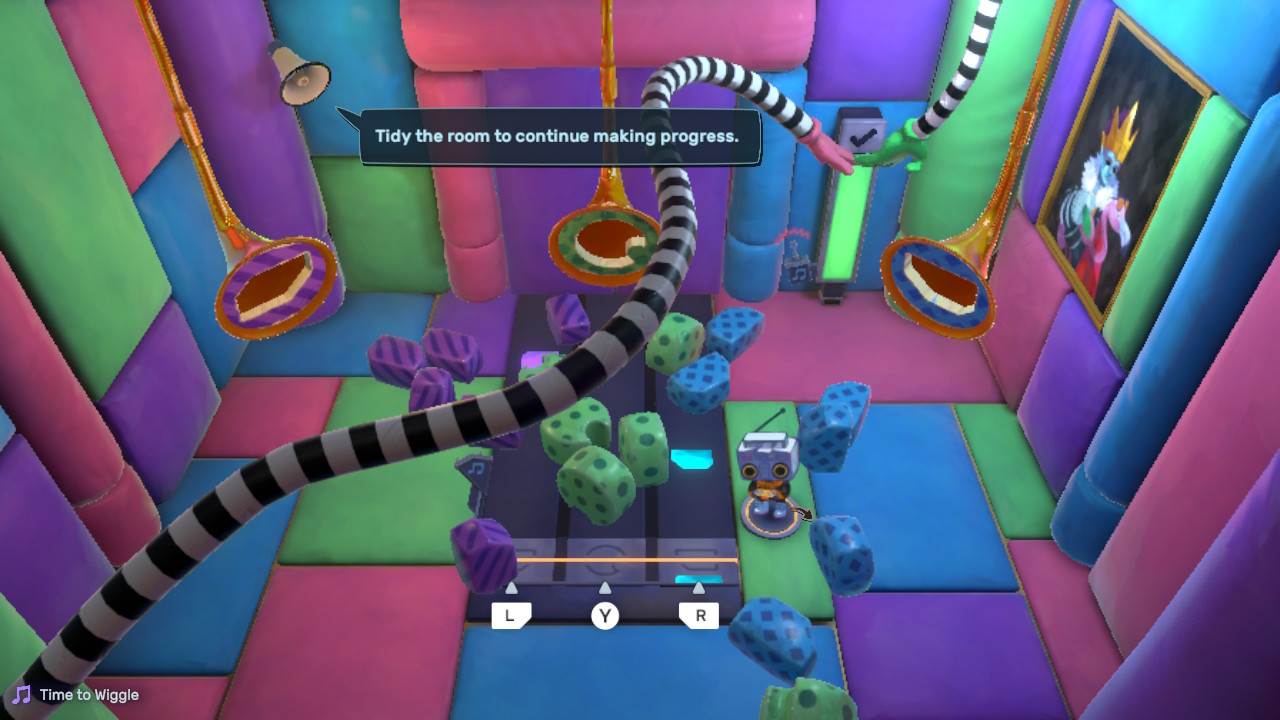Open the speech bubble about tidying the room
Image resolution: width=1280 pixels, height=720 pixels.
[560, 135]
